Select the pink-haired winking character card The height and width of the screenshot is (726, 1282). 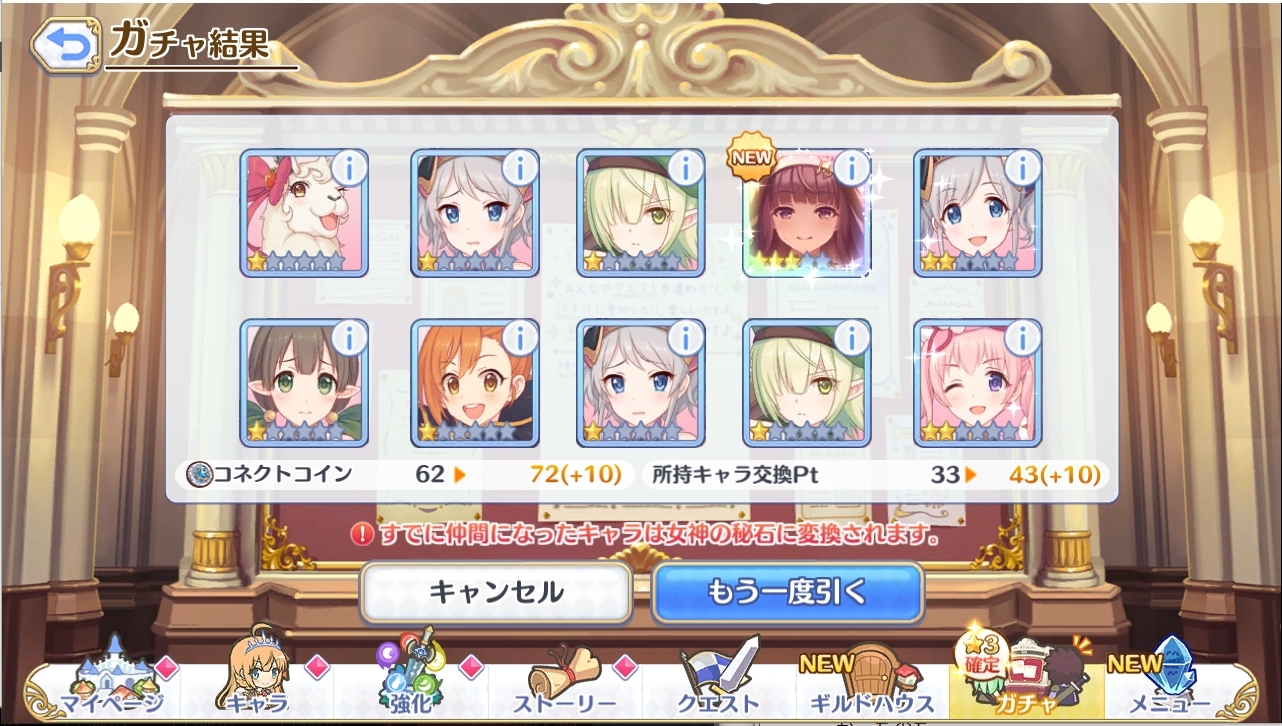(x=977, y=383)
